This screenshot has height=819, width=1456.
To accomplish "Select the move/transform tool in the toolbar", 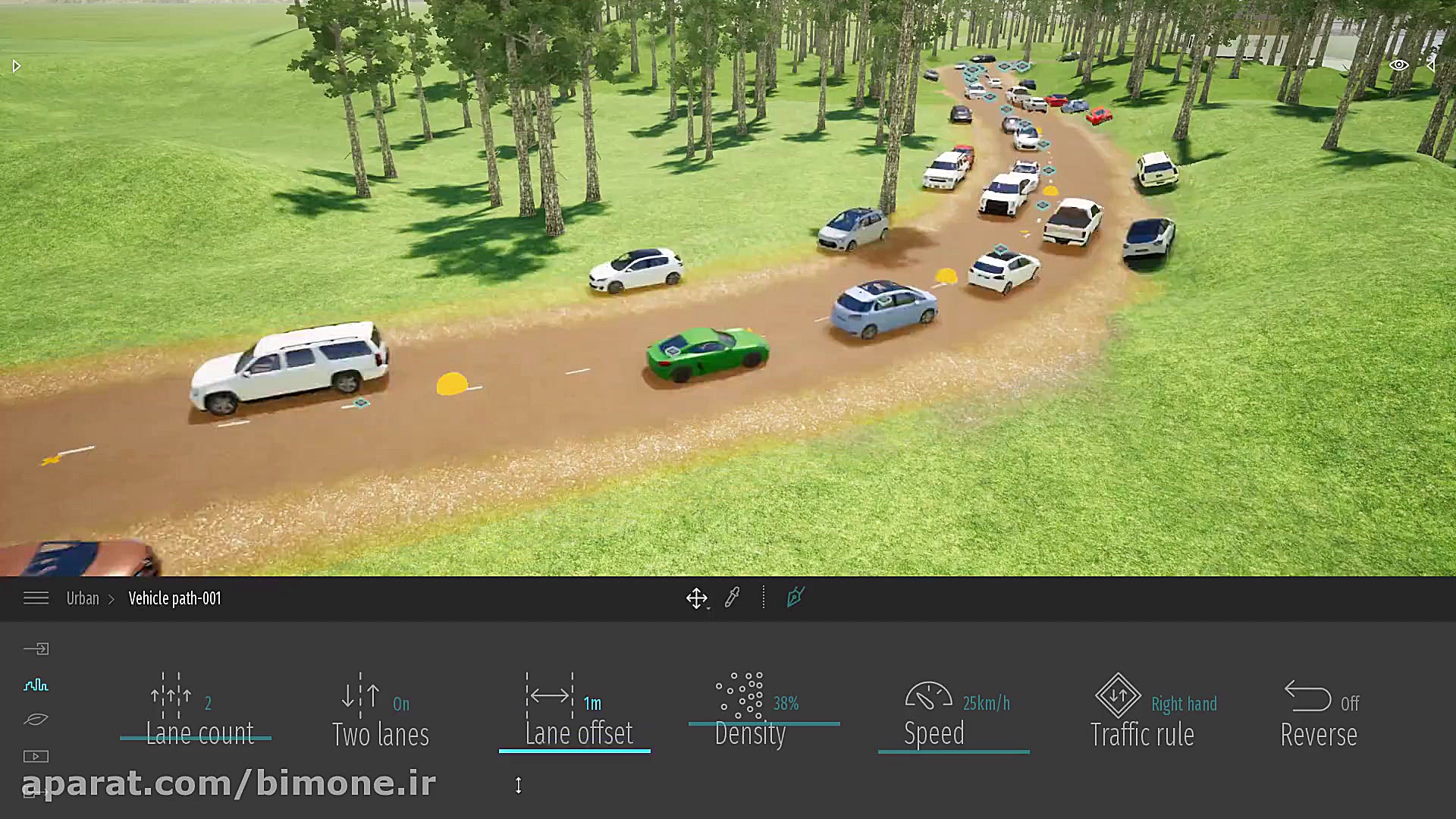I will [697, 598].
